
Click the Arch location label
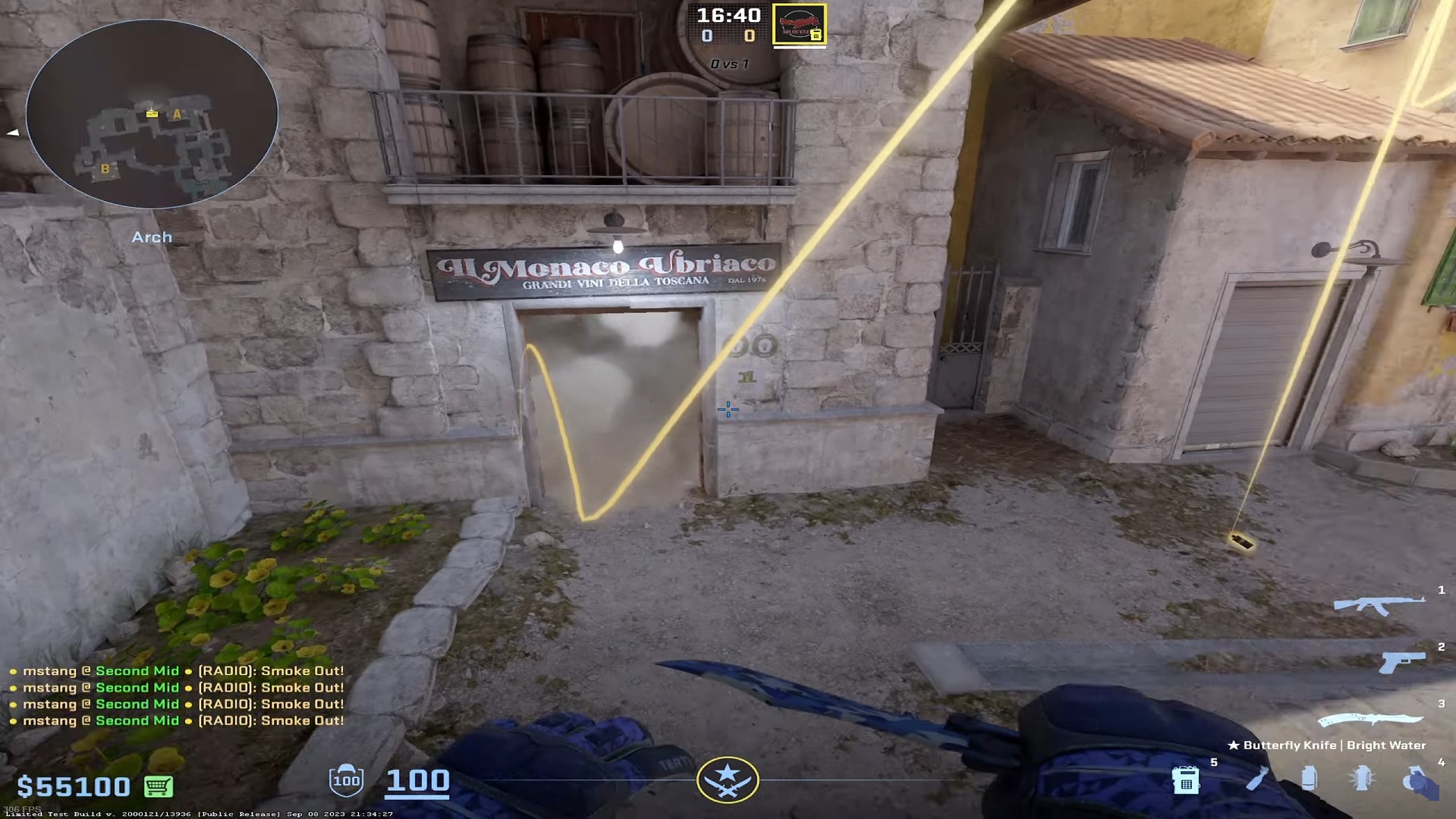[151, 237]
